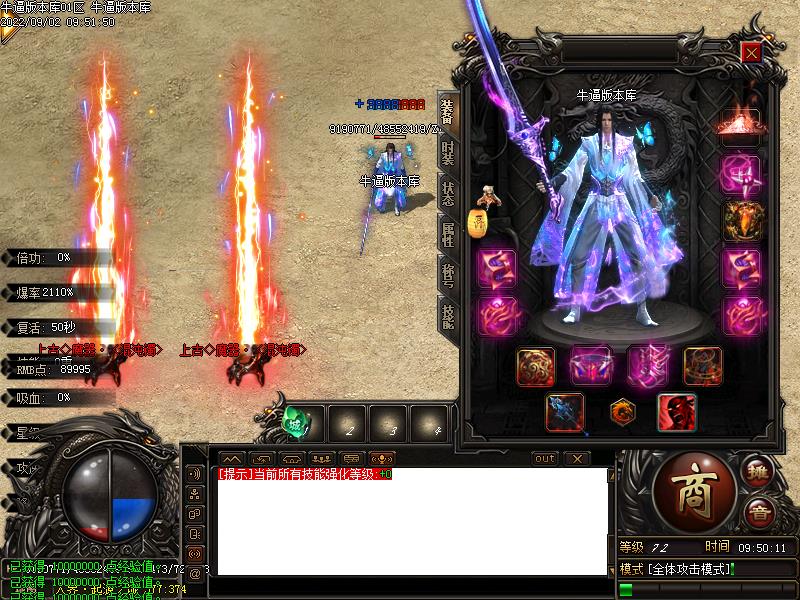Click the small orange dragon emblem
800x600 pixels.
coord(621,412)
